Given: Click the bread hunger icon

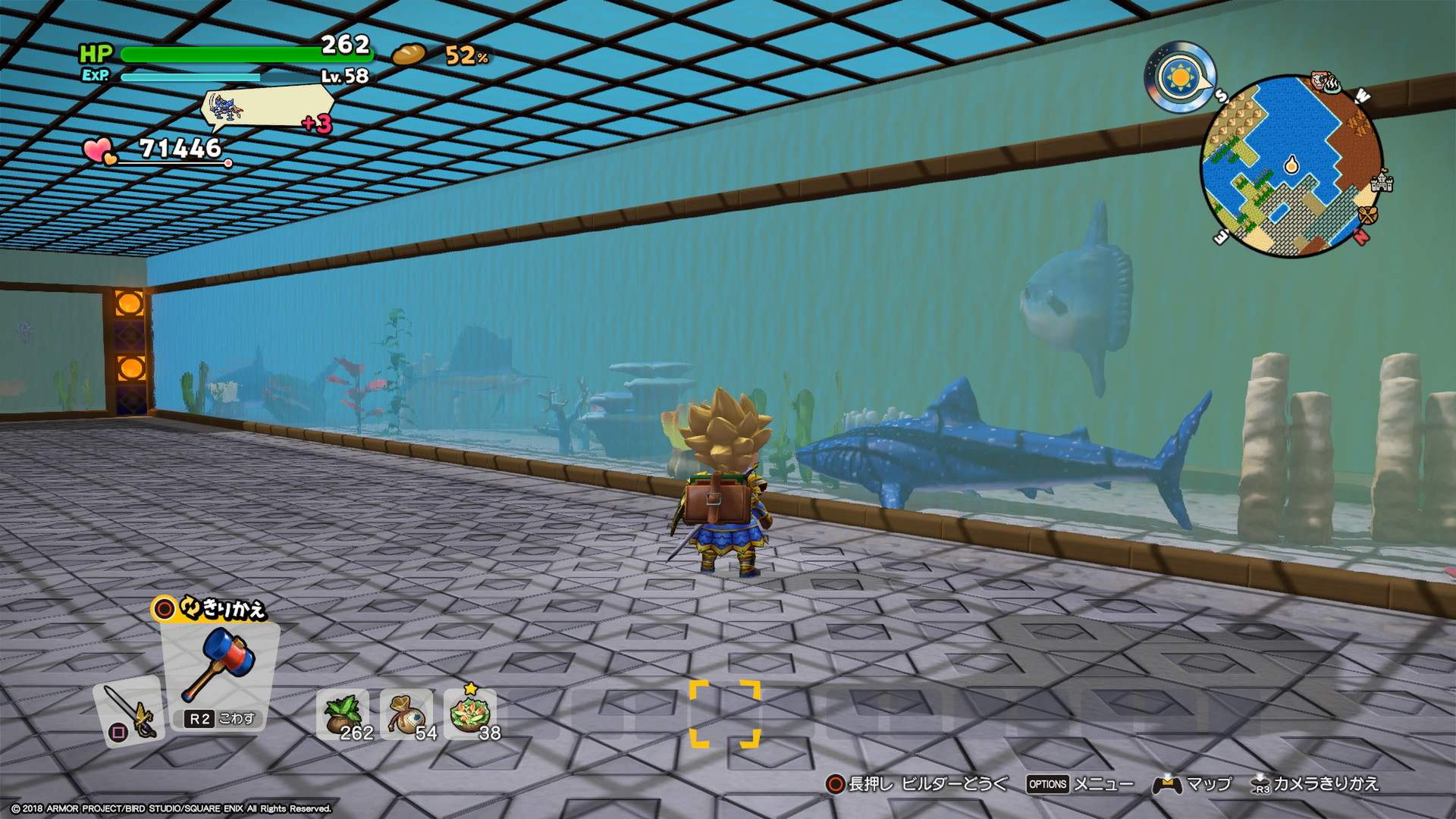Looking at the screenshot, I should pyautogui.click(x=409, y=55).
